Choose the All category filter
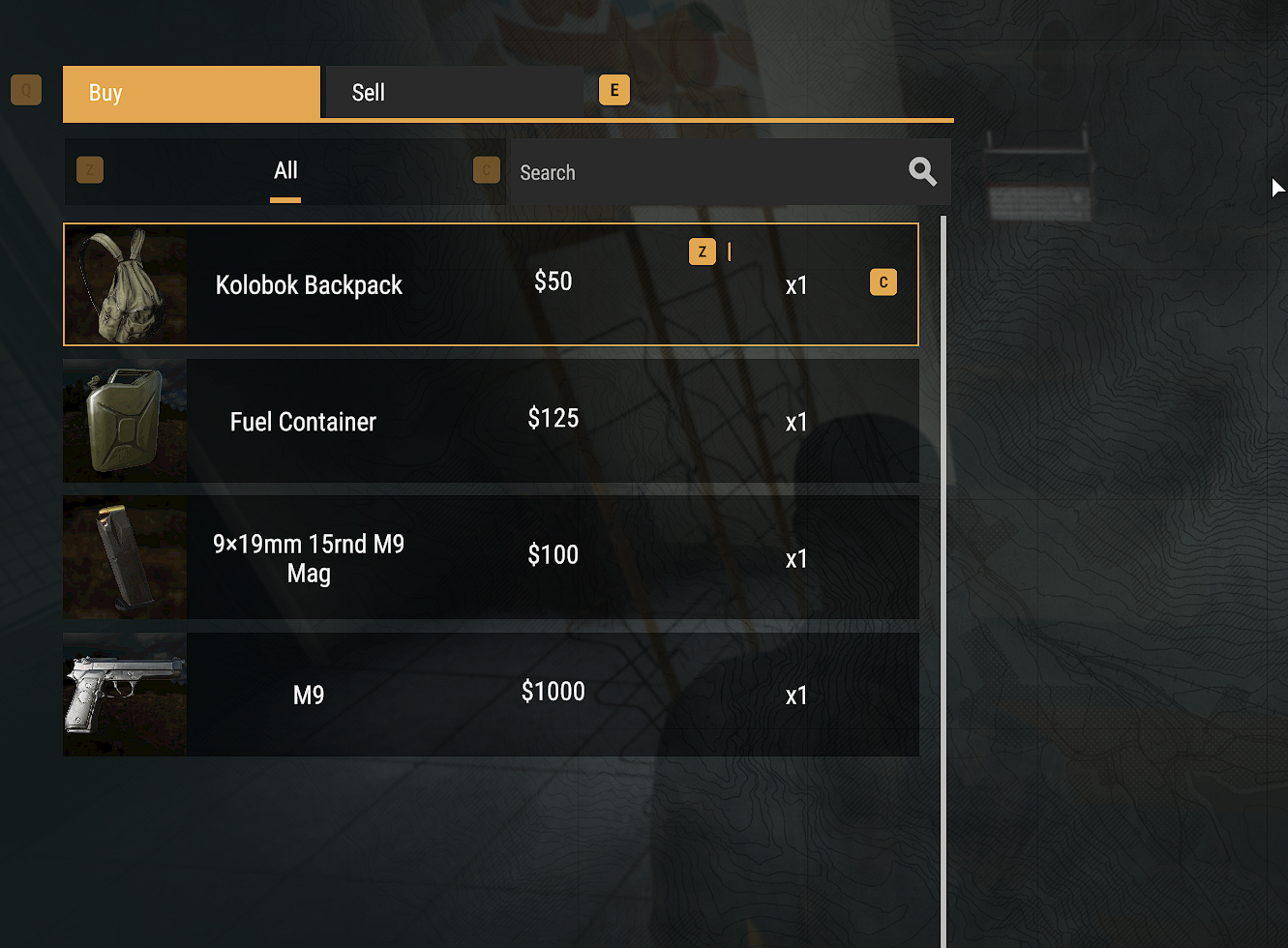This screenshot has width=1288, height=948. (285, 171)
